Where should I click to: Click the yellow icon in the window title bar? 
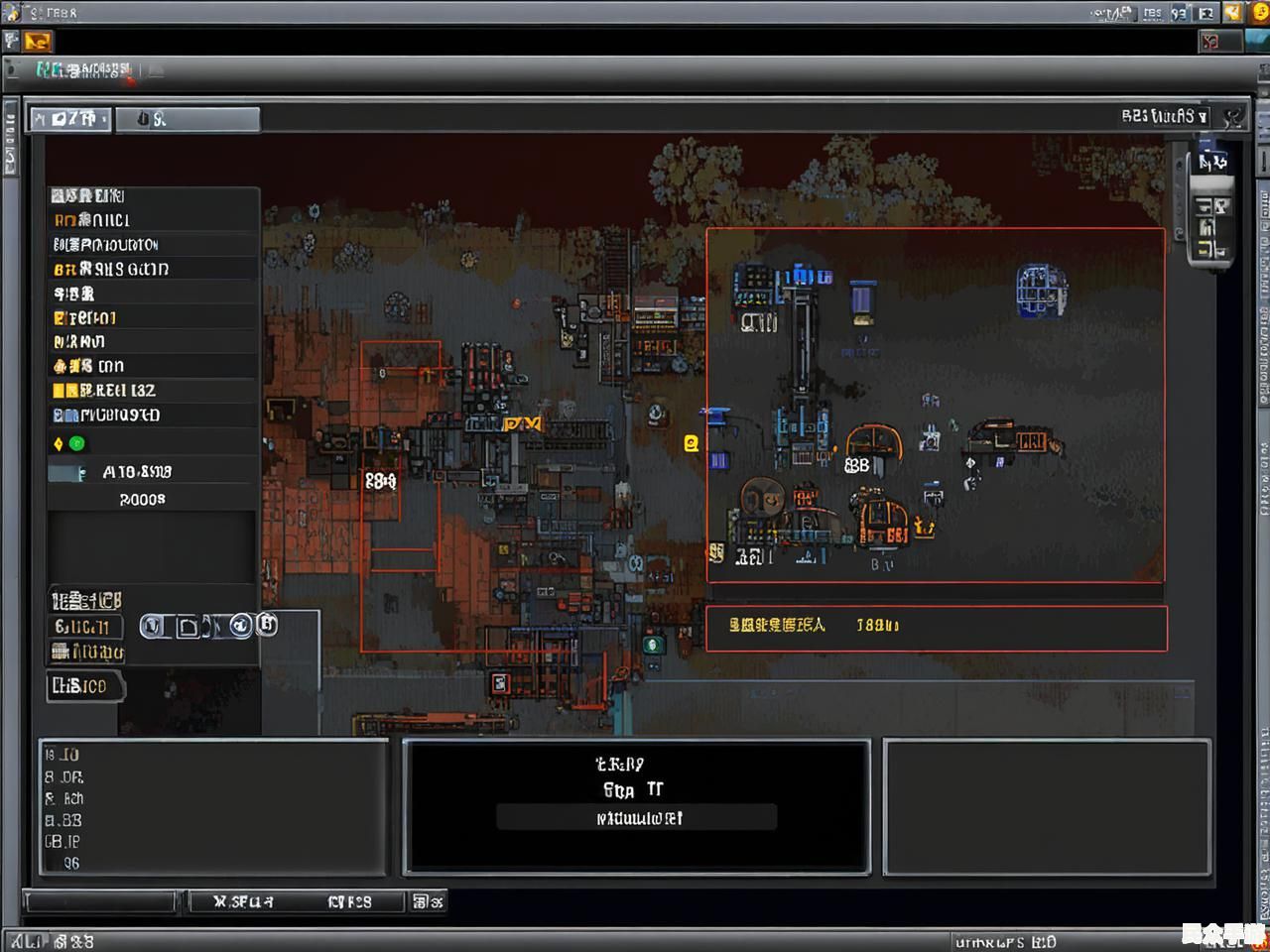(1233, 13)
